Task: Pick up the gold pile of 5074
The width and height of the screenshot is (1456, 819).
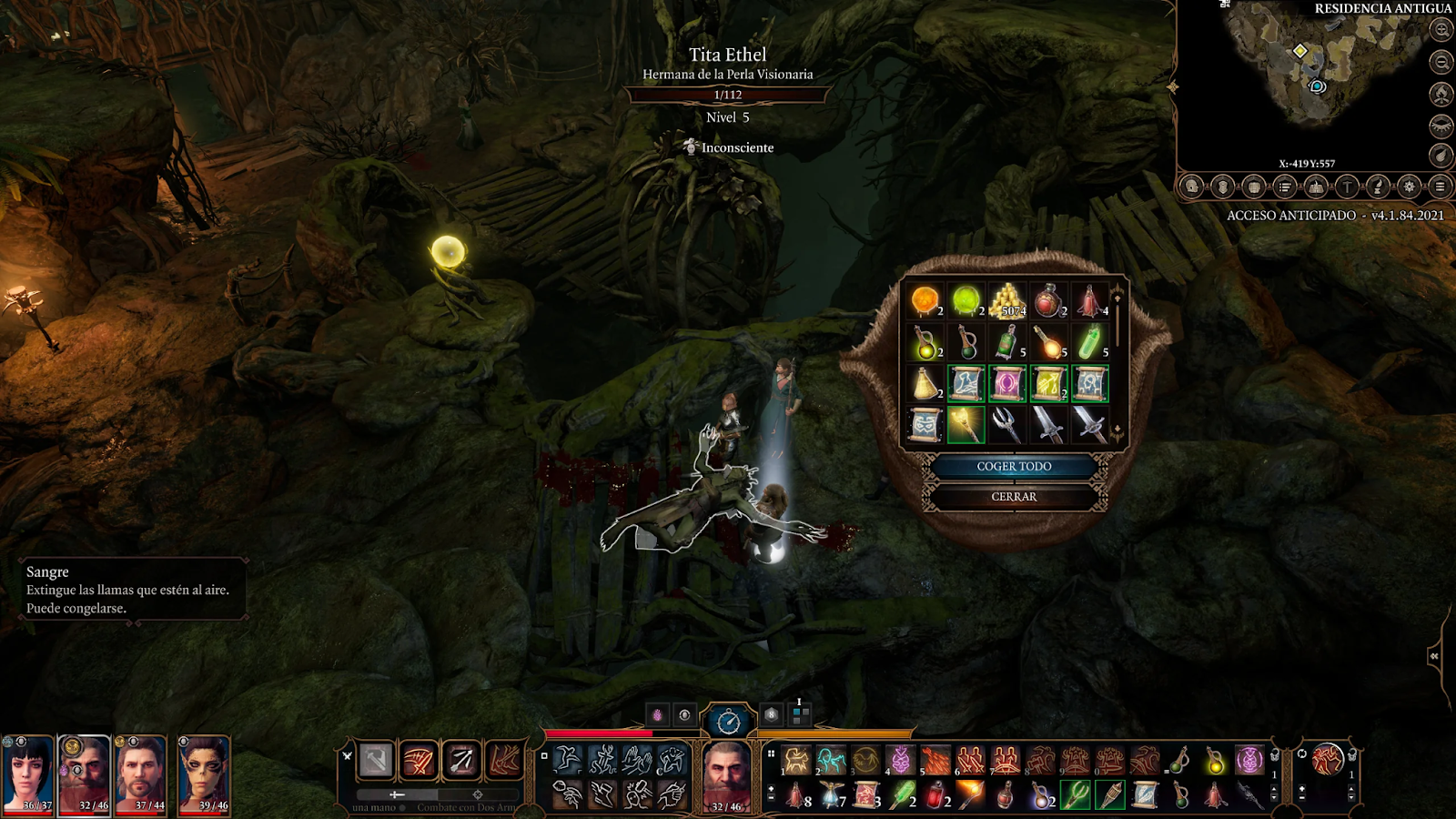Action: pos(1007,300)
